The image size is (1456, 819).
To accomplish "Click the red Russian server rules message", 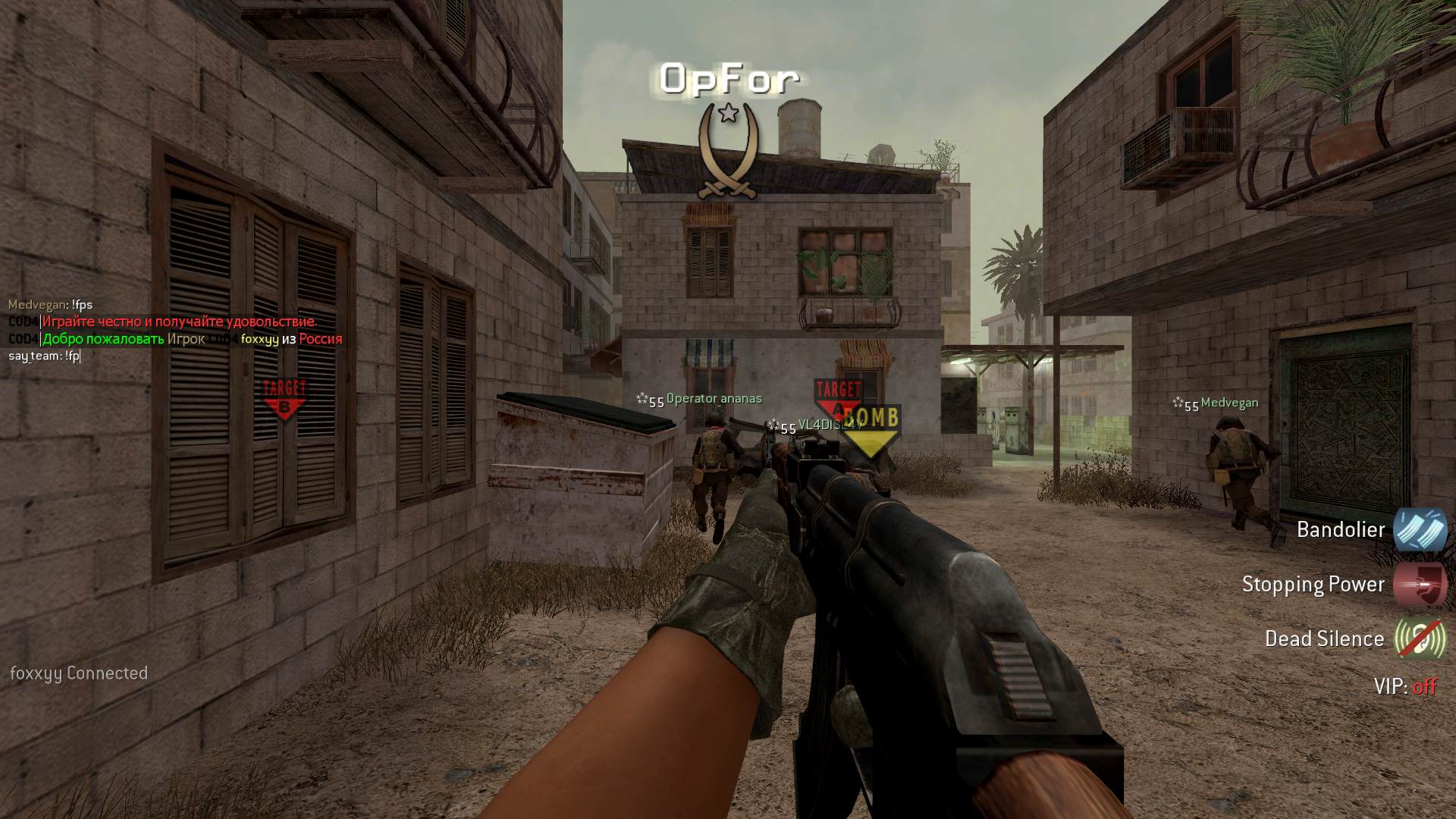I will (x=179, y=322).
